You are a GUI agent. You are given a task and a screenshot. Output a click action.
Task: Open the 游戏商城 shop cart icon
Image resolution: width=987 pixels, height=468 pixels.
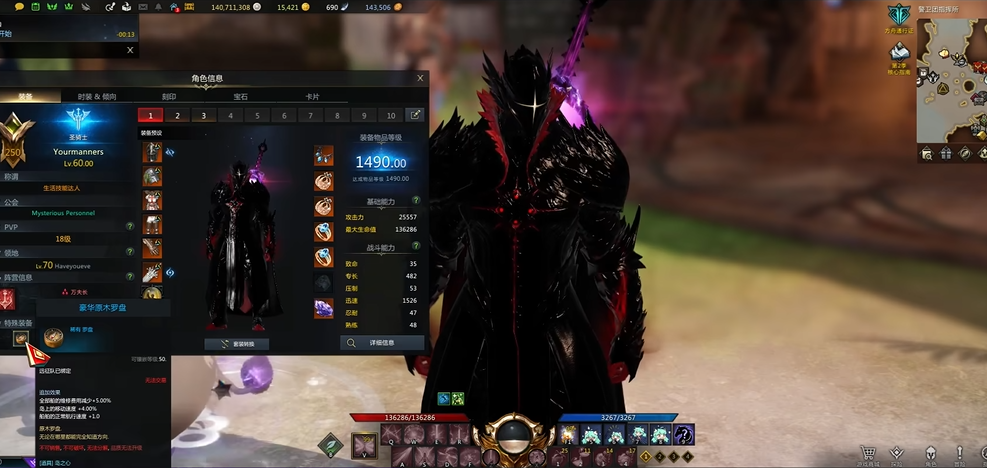[869, 452]
